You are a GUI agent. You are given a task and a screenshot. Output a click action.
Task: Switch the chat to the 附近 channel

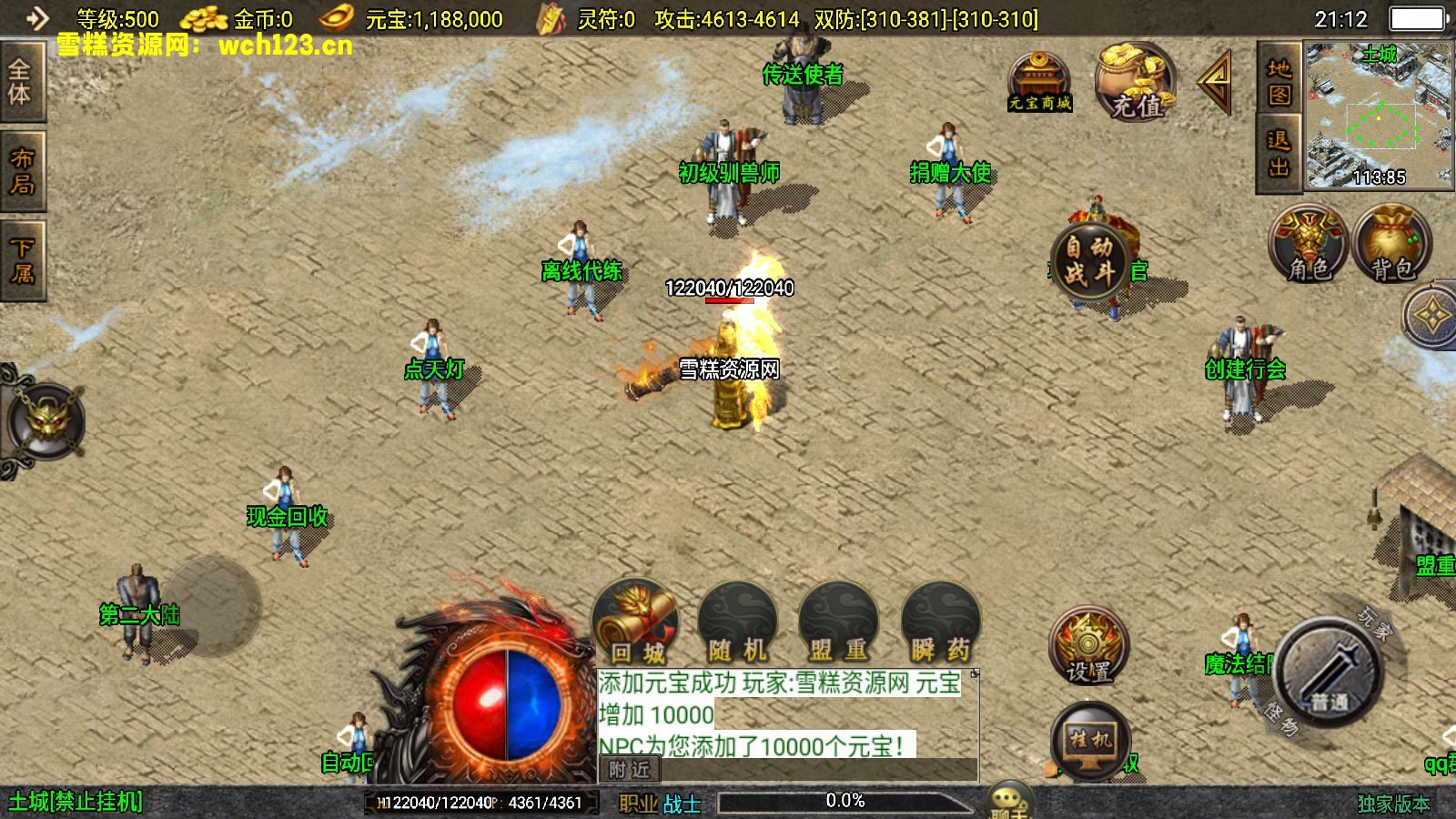(x=630, y=770)
